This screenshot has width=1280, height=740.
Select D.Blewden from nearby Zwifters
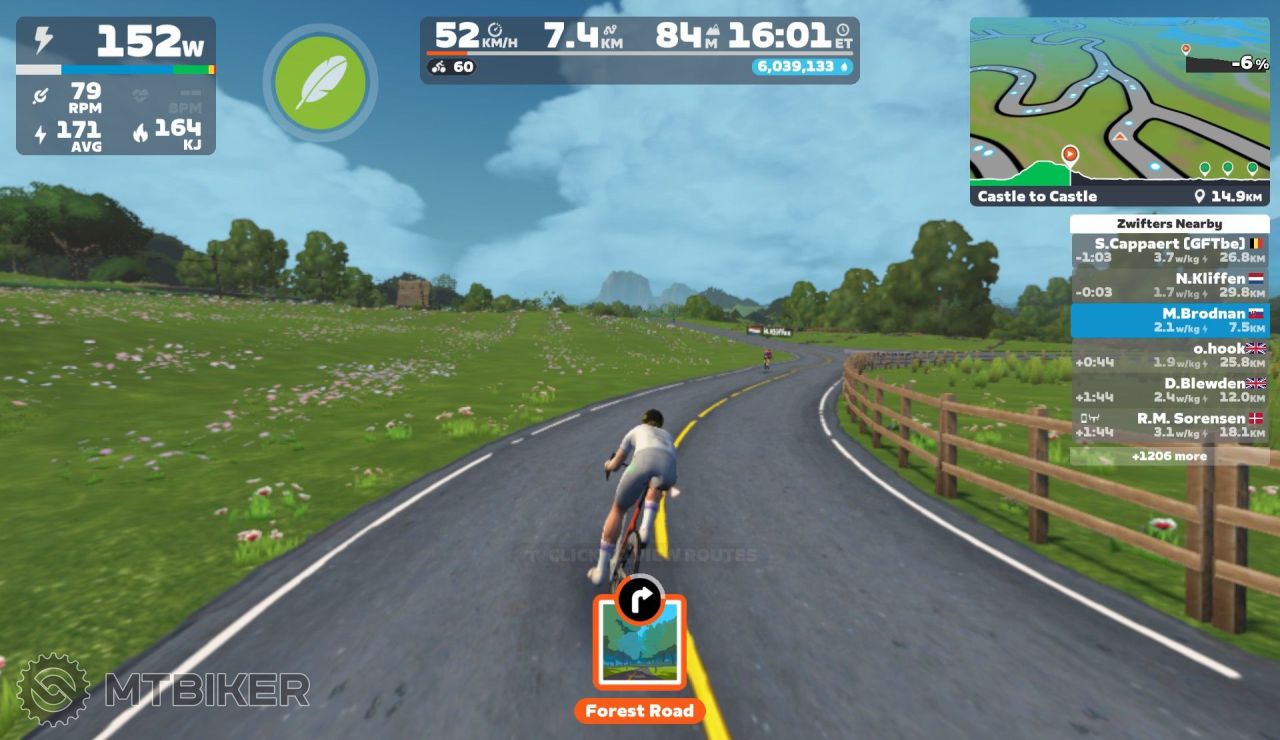point(1169,390)
